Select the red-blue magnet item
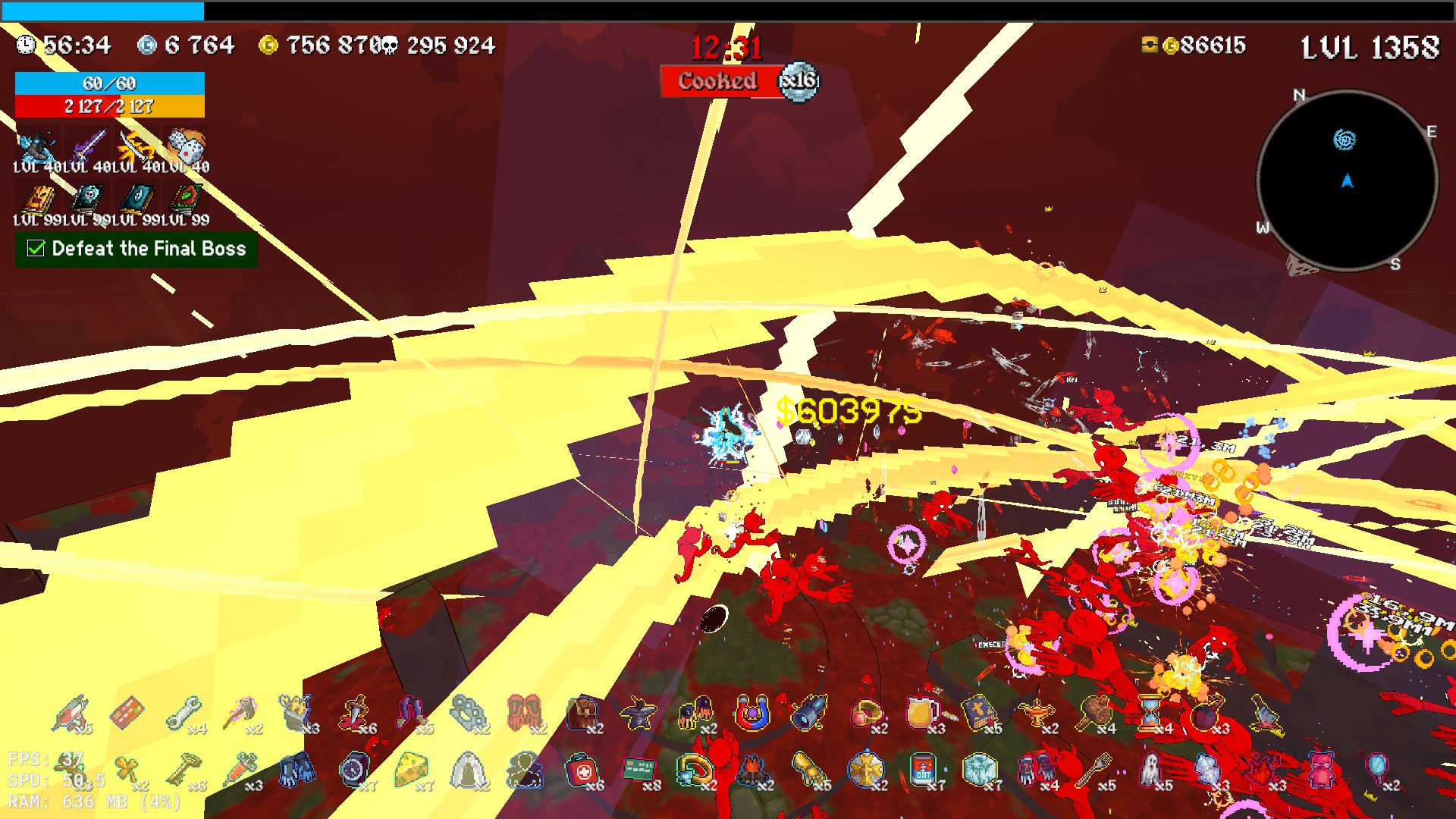 point(752,713)
